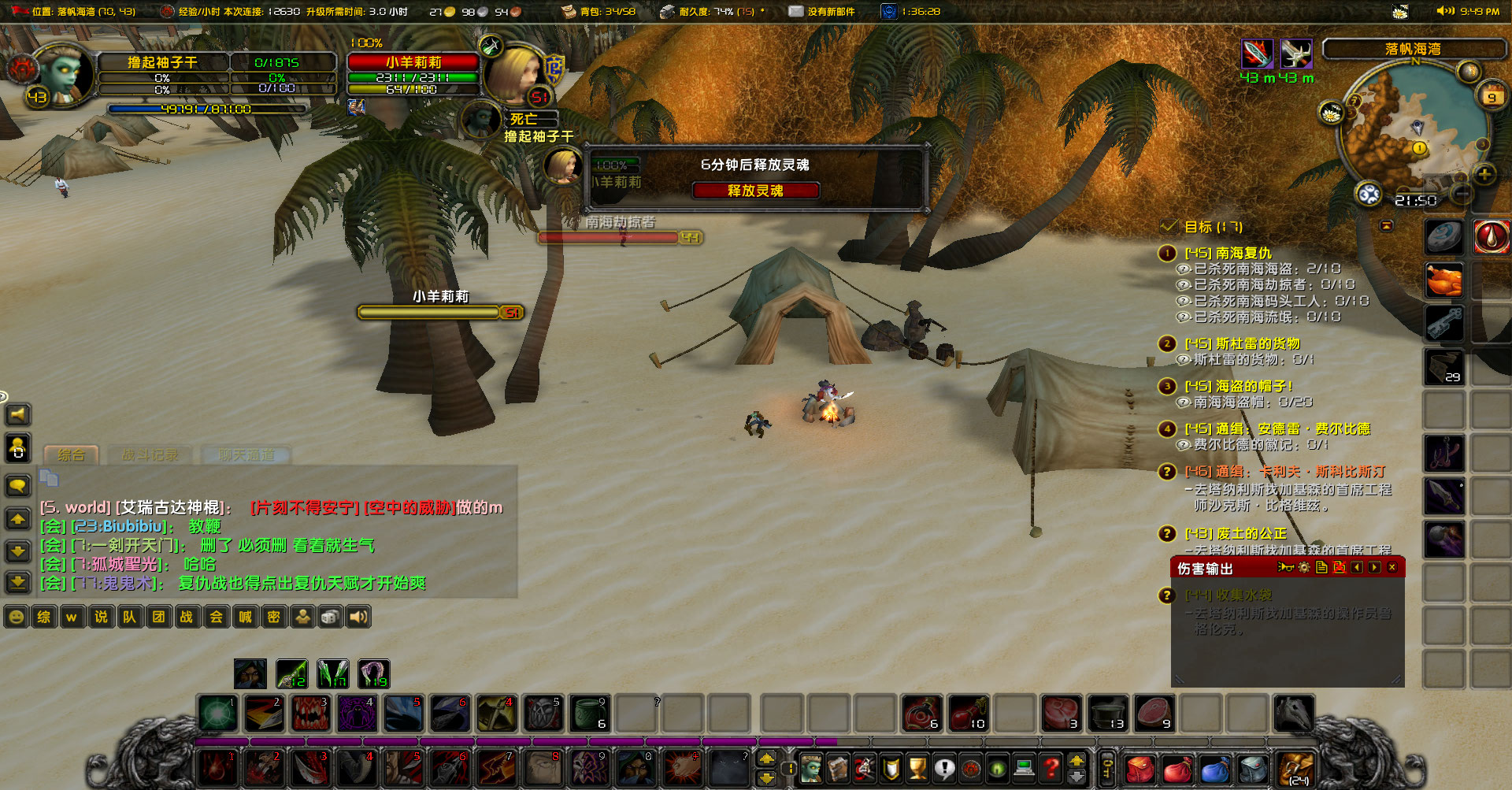
Task: Open the calendar icon showing 9
Action: pos(1491,96)
